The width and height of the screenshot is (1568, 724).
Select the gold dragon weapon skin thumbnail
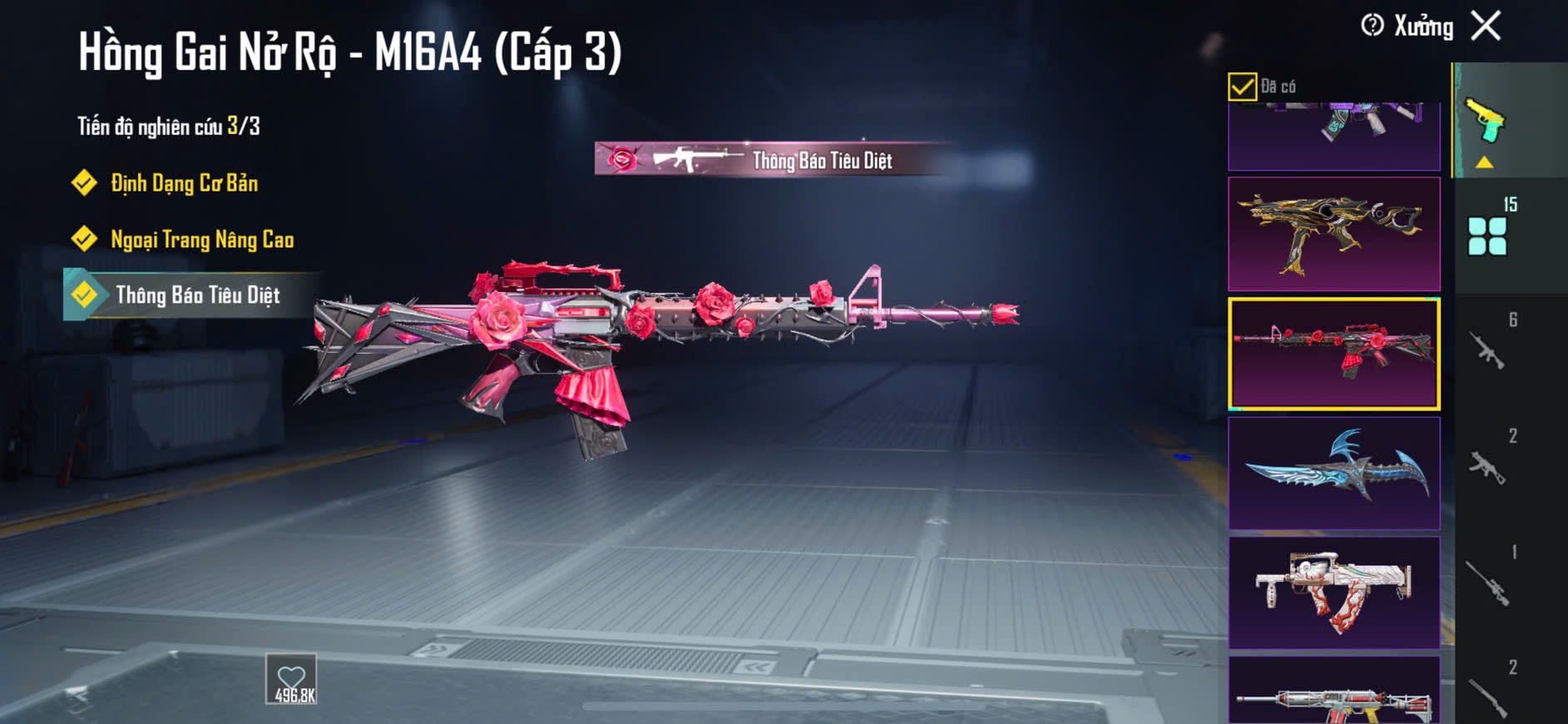1333,234
